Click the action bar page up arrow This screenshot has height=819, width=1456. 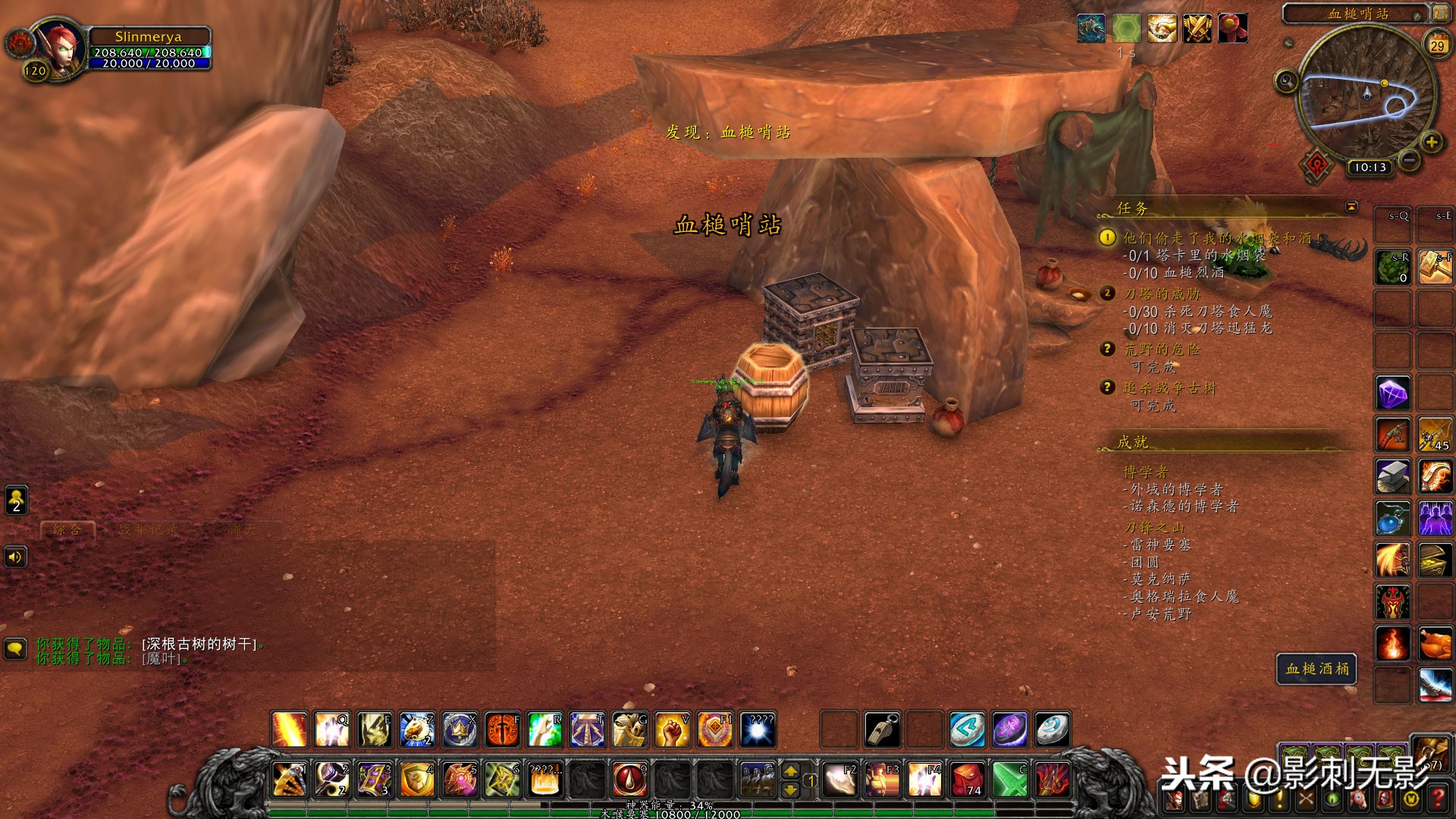(790, 771)
